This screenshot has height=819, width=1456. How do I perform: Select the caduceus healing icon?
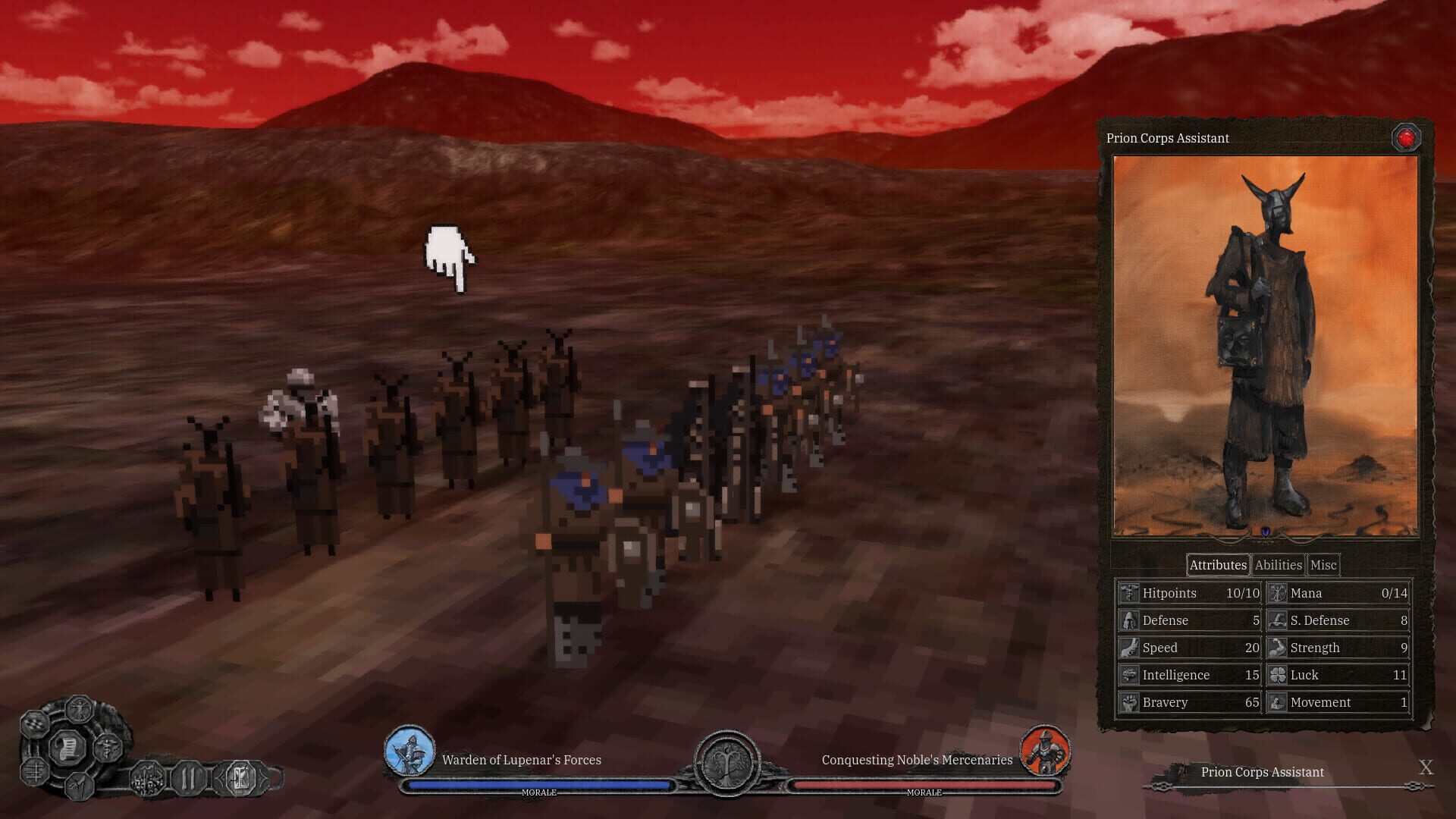click(x=108, y=748)
